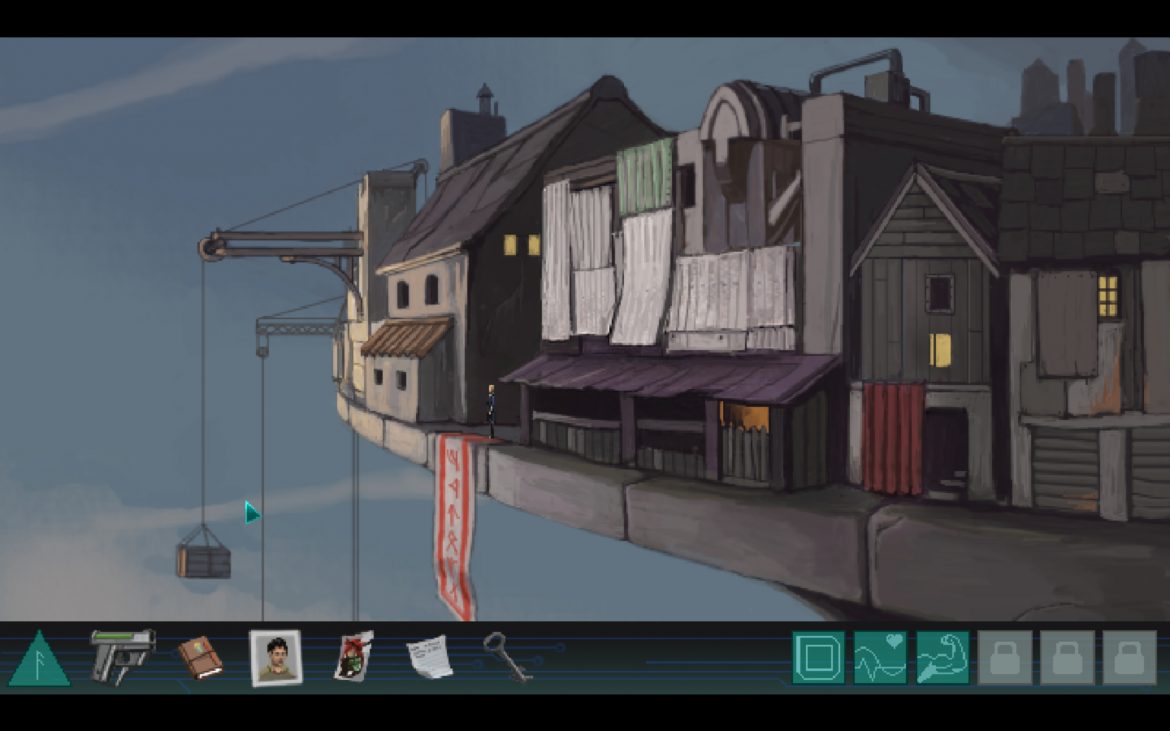Image resolution: width=1170 pixels, height=731 pixels.
Task: Open the teal triangle rune menu
Action: click(x=39, y=660)
